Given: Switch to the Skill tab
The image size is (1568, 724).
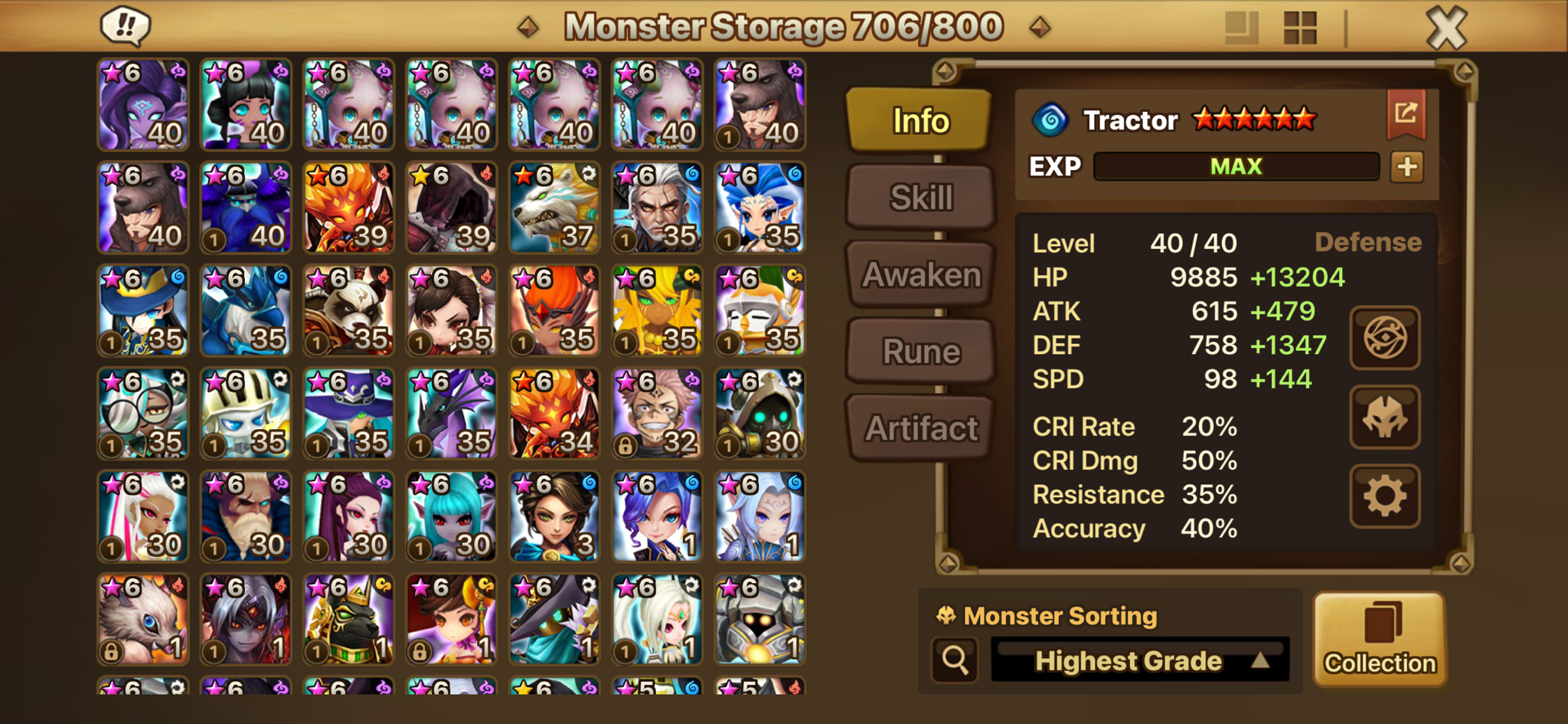Looking at the screenshot, I should 920,198.
